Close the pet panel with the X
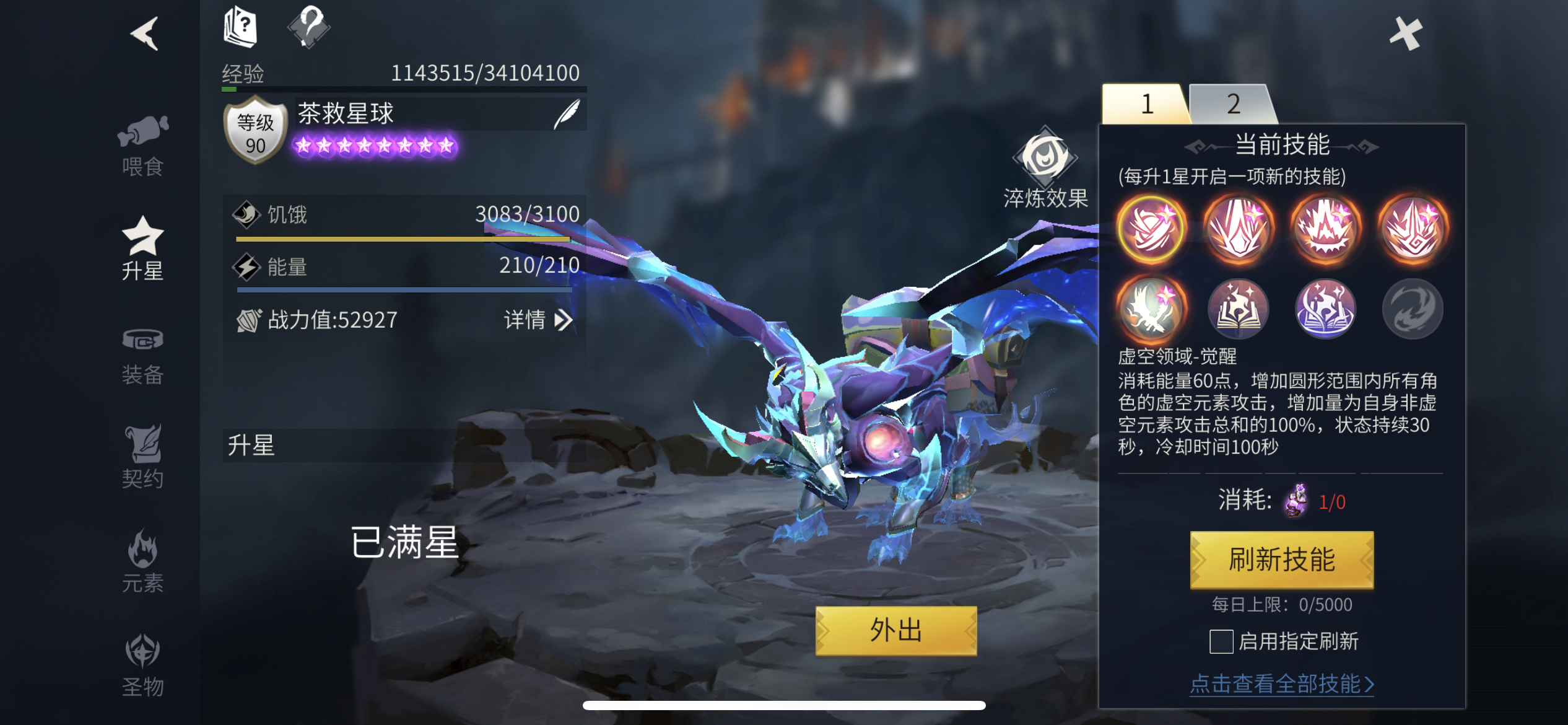Viewport: 1568px width, 725px height. 1405,33
